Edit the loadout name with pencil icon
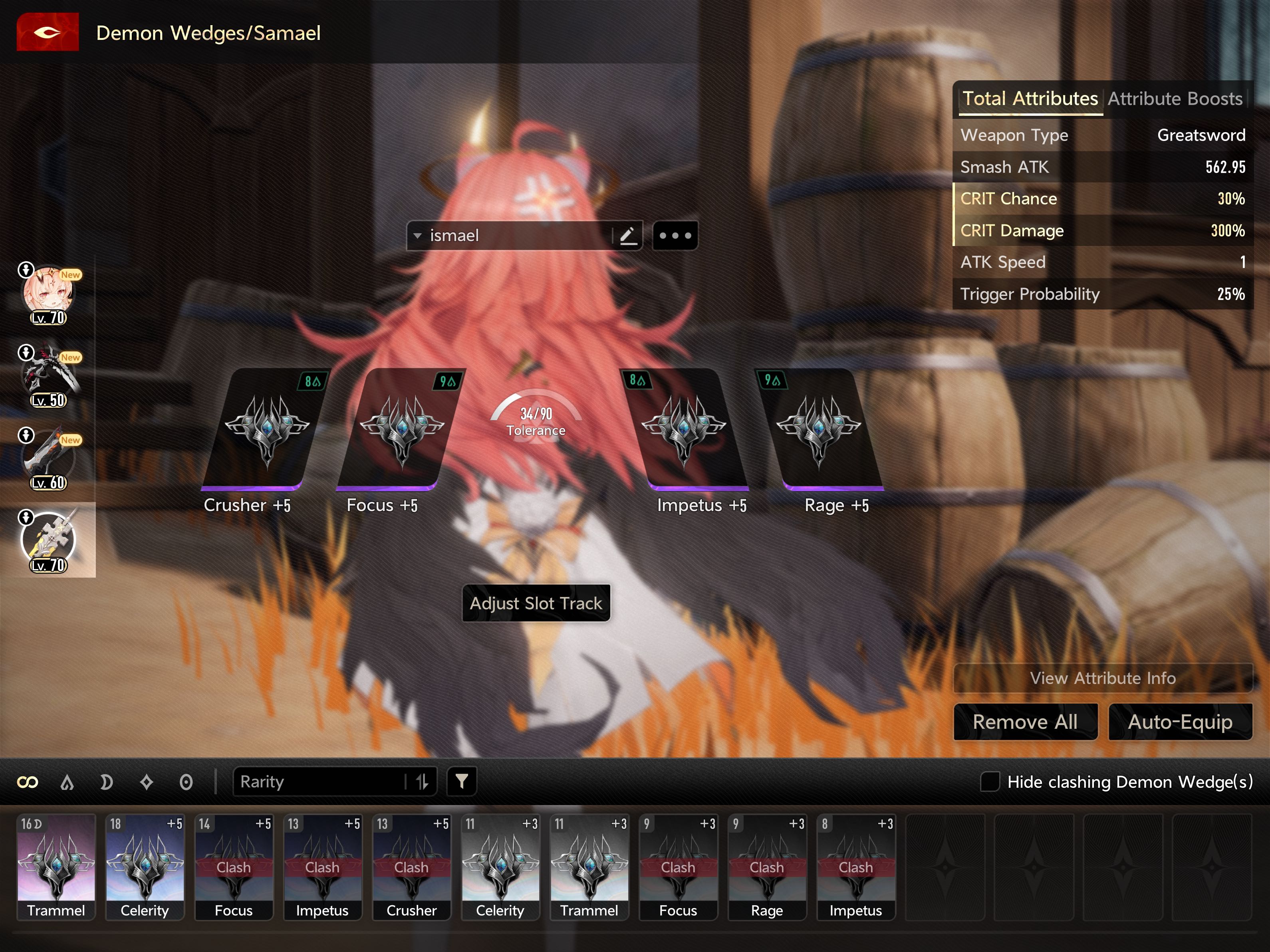Screen dimensions: 1270x952 [x=627, y=236]
